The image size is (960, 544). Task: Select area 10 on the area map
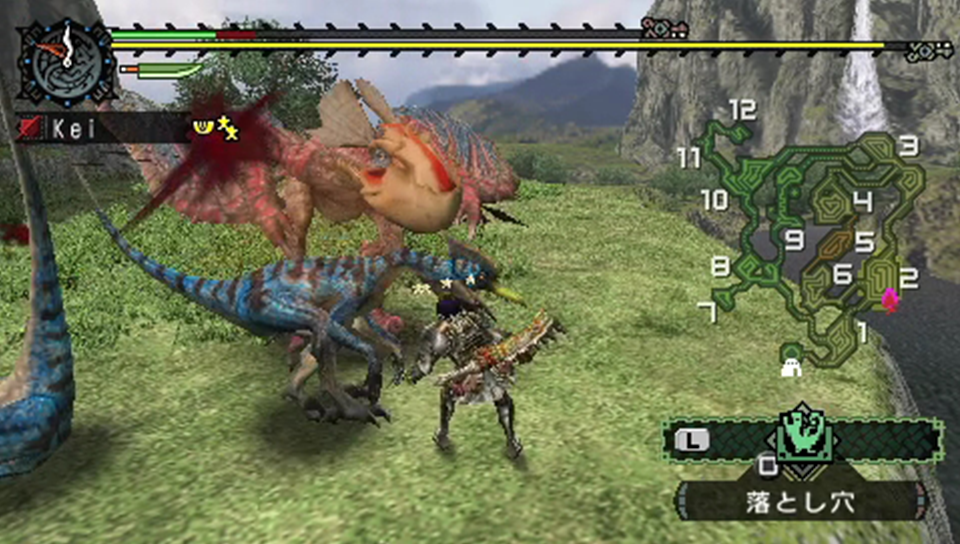(x=714, y=200)
